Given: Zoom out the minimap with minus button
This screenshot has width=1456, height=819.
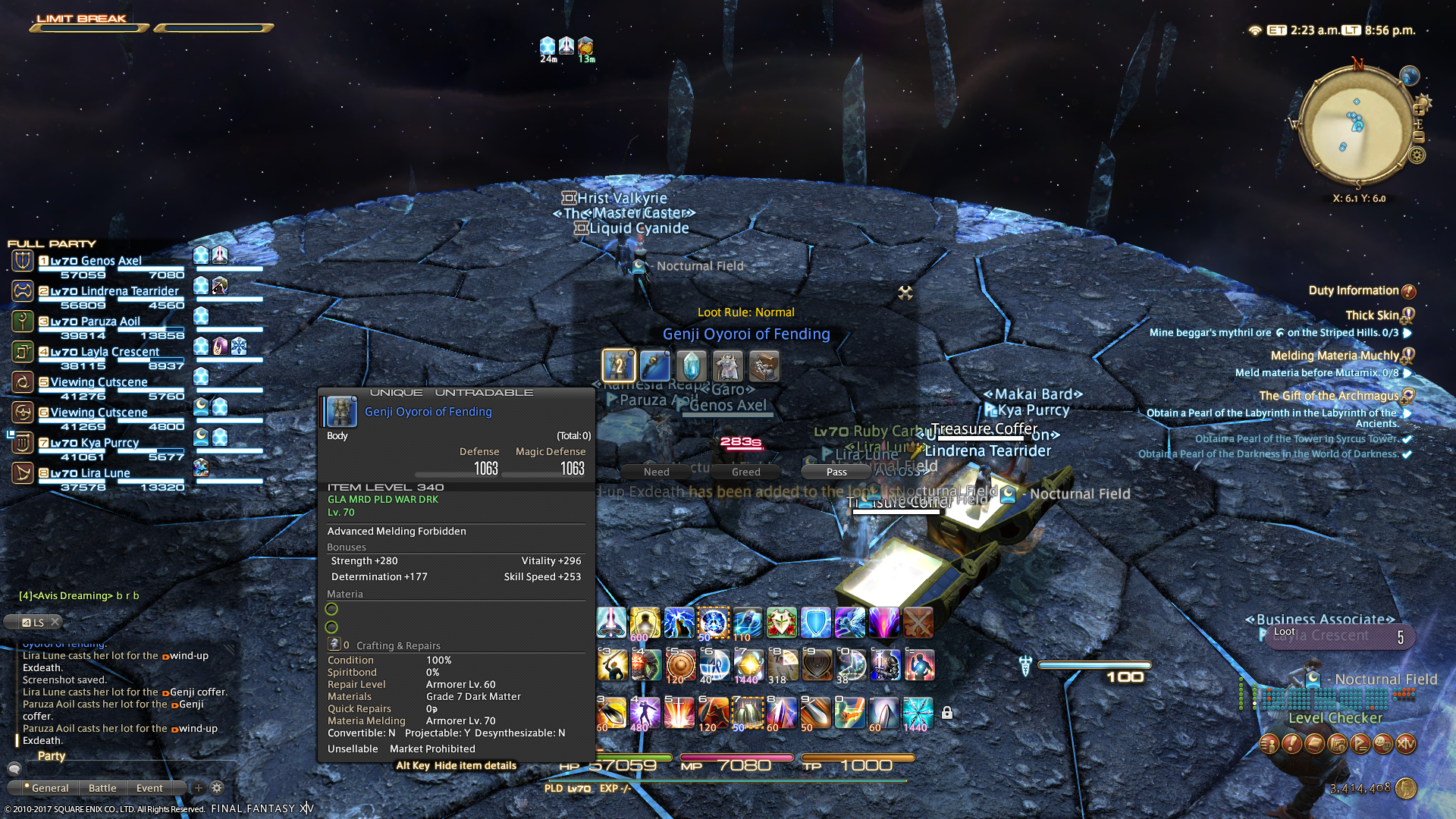Looking at the screenshot, I should (x=1419, y=137).
